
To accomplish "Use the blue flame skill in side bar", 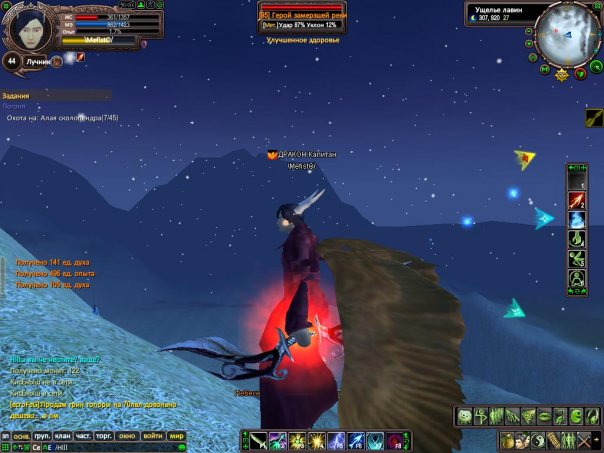I will pyautogui.click(x=576, y=221).
